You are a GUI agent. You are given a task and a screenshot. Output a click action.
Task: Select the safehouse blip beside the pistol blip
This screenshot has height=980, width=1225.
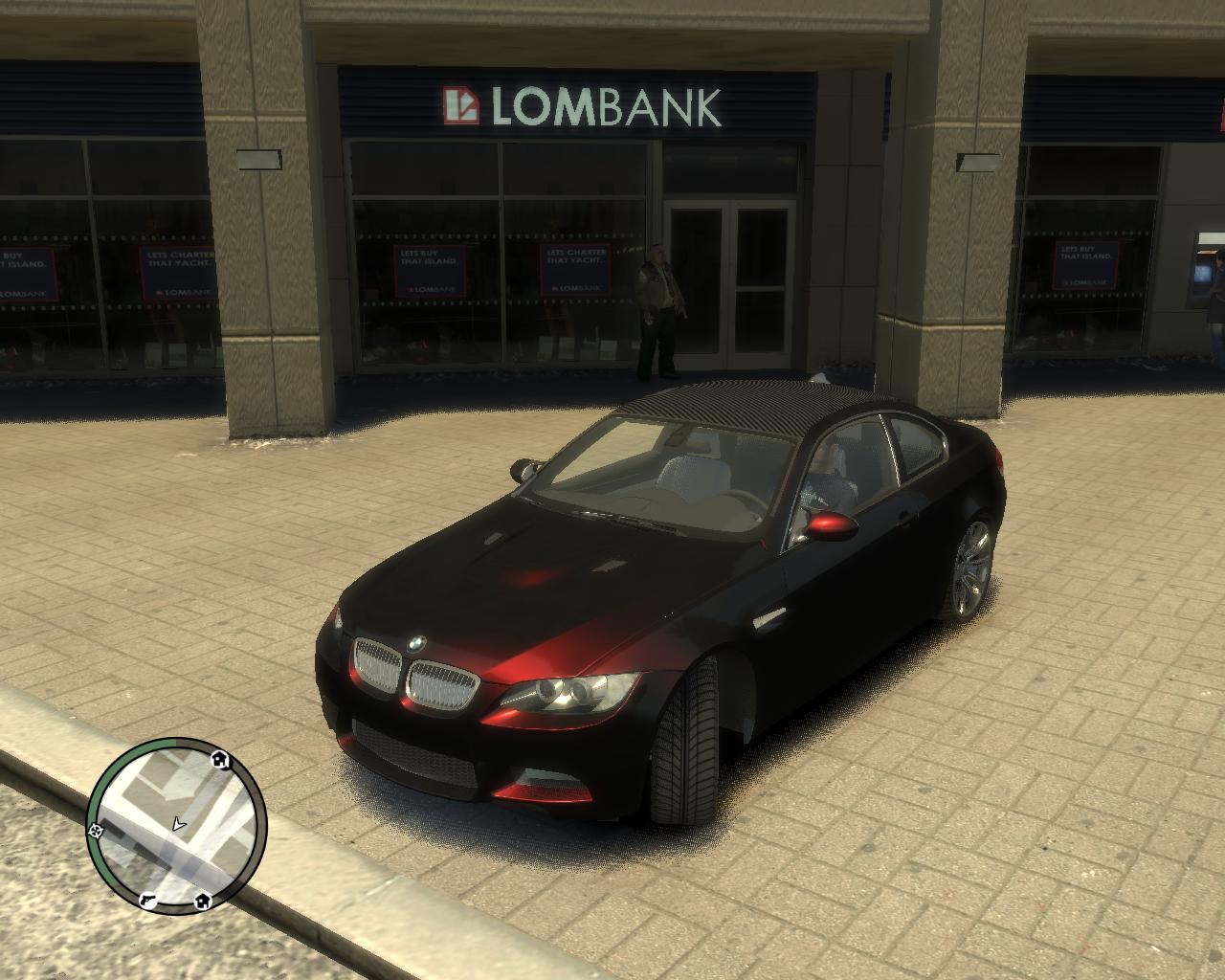[x=203, y=901]
